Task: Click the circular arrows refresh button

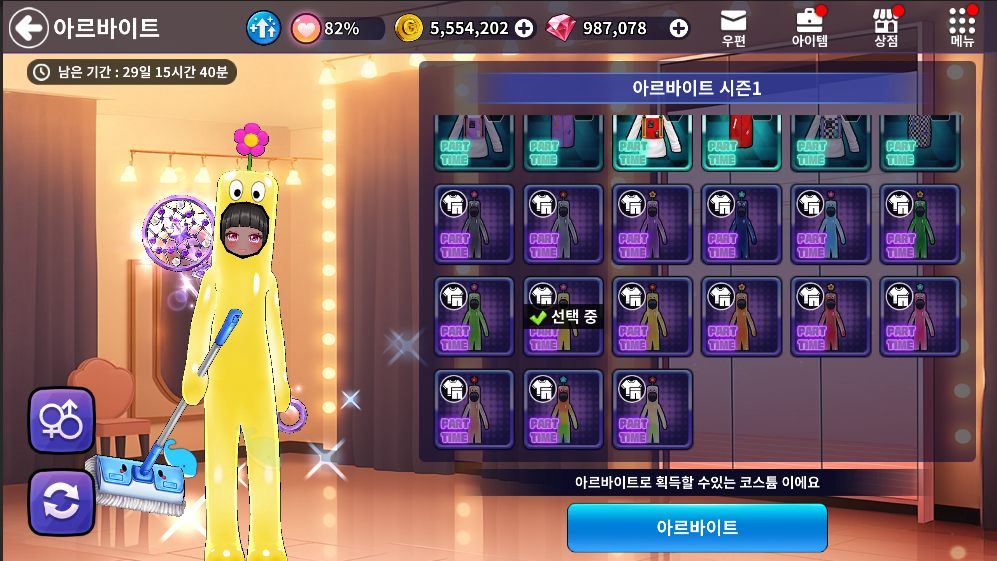Action: click(x=61, y=502)
